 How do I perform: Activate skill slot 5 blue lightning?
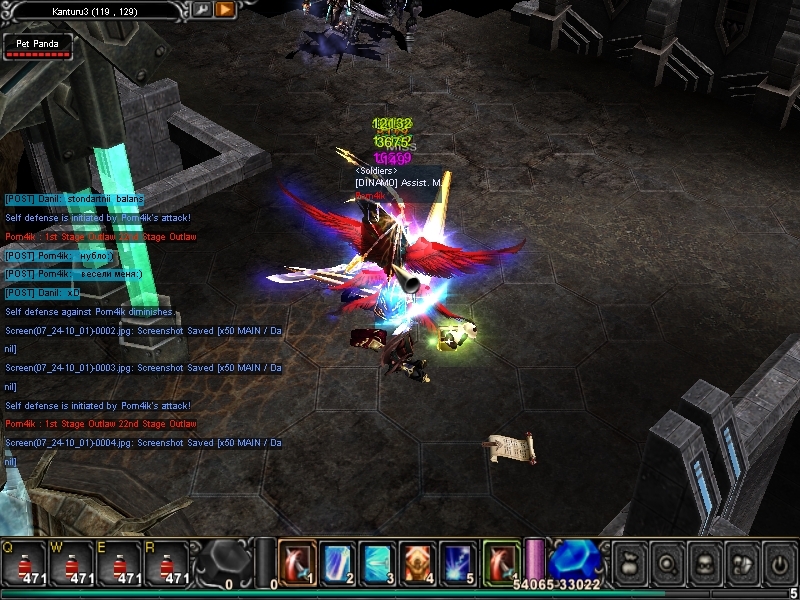click(457, 563)
